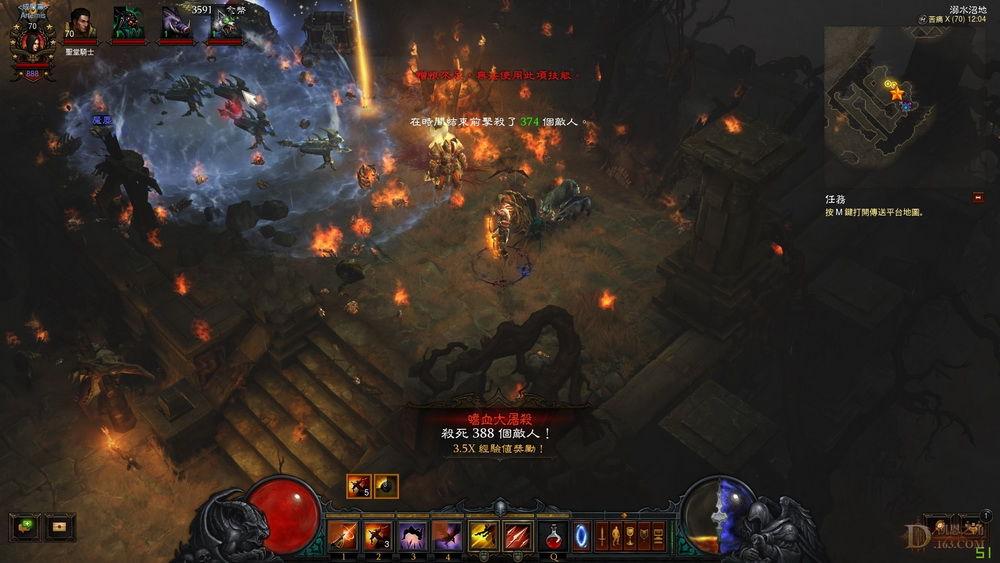The height and width of the screenshot is (563, 1000).
Task: Open the character figure menu button
Action: (617, 535)
